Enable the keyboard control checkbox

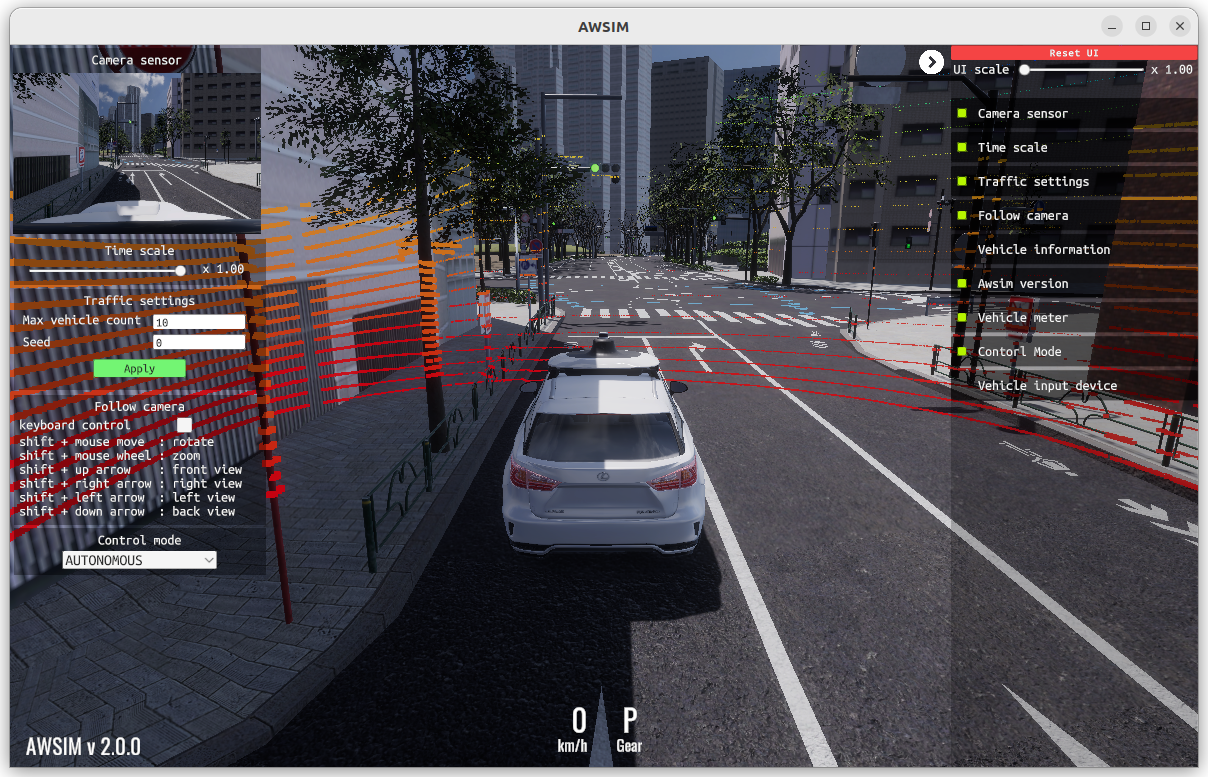pyautogui.click(x=184, y=425)
